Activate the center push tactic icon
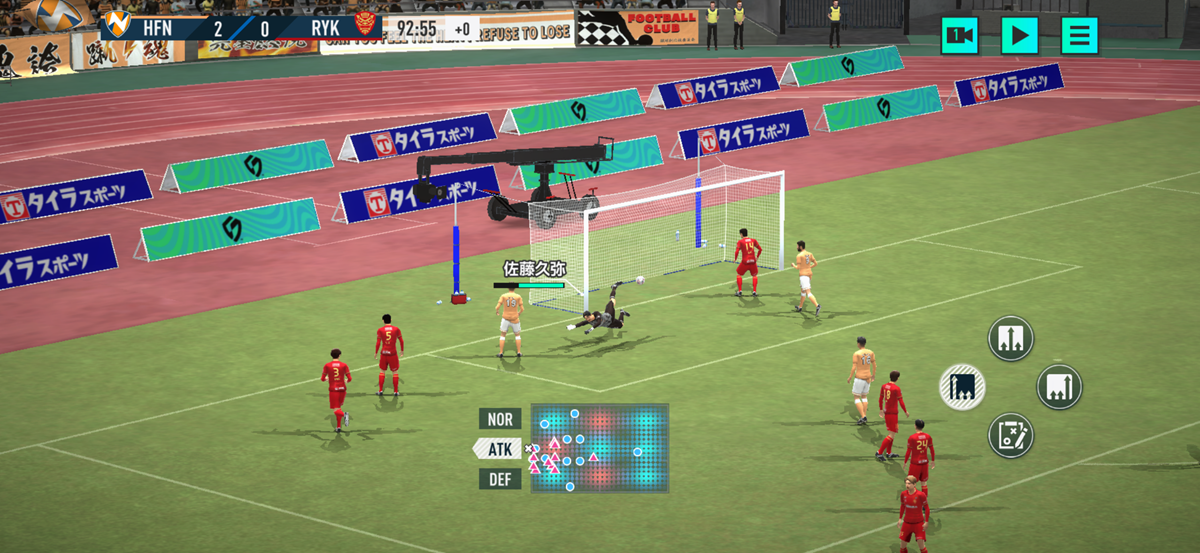1200x553 pixels. coord(1010,338)
